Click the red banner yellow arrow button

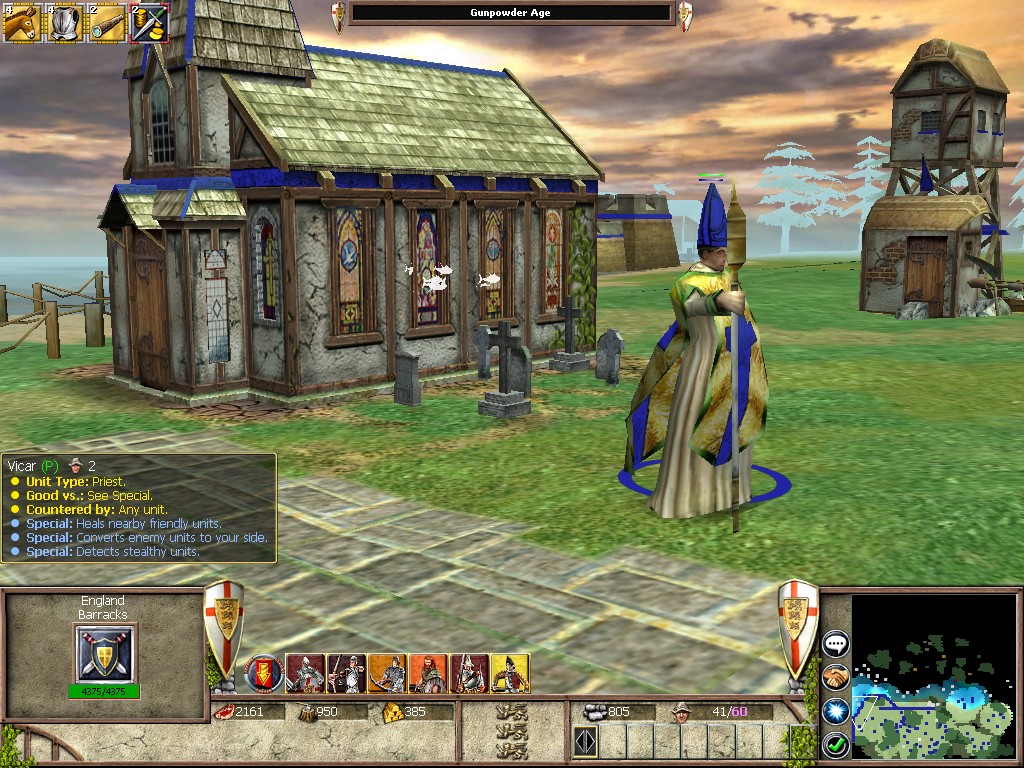click(x=265, y=673)
